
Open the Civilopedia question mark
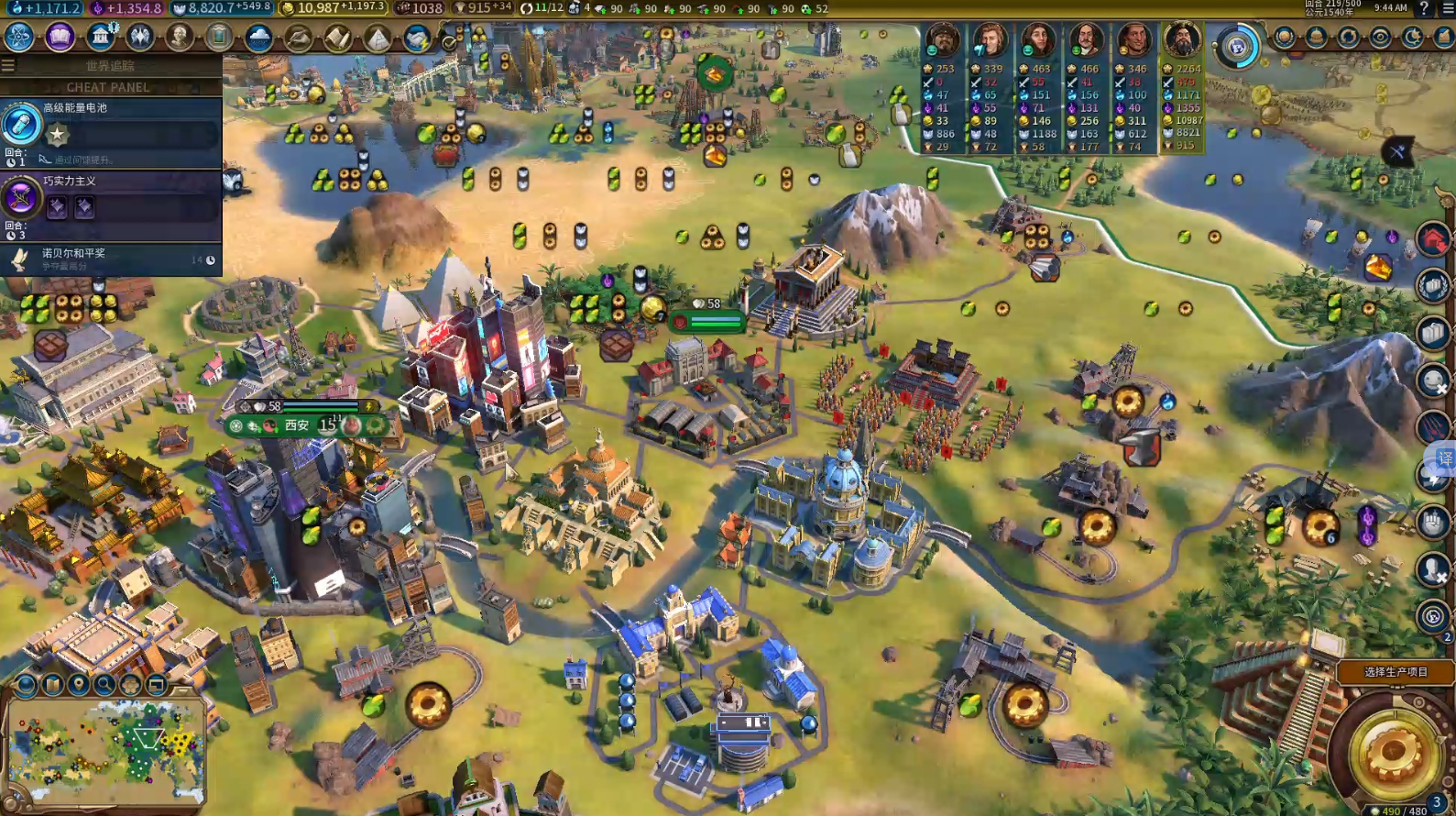1423,8
